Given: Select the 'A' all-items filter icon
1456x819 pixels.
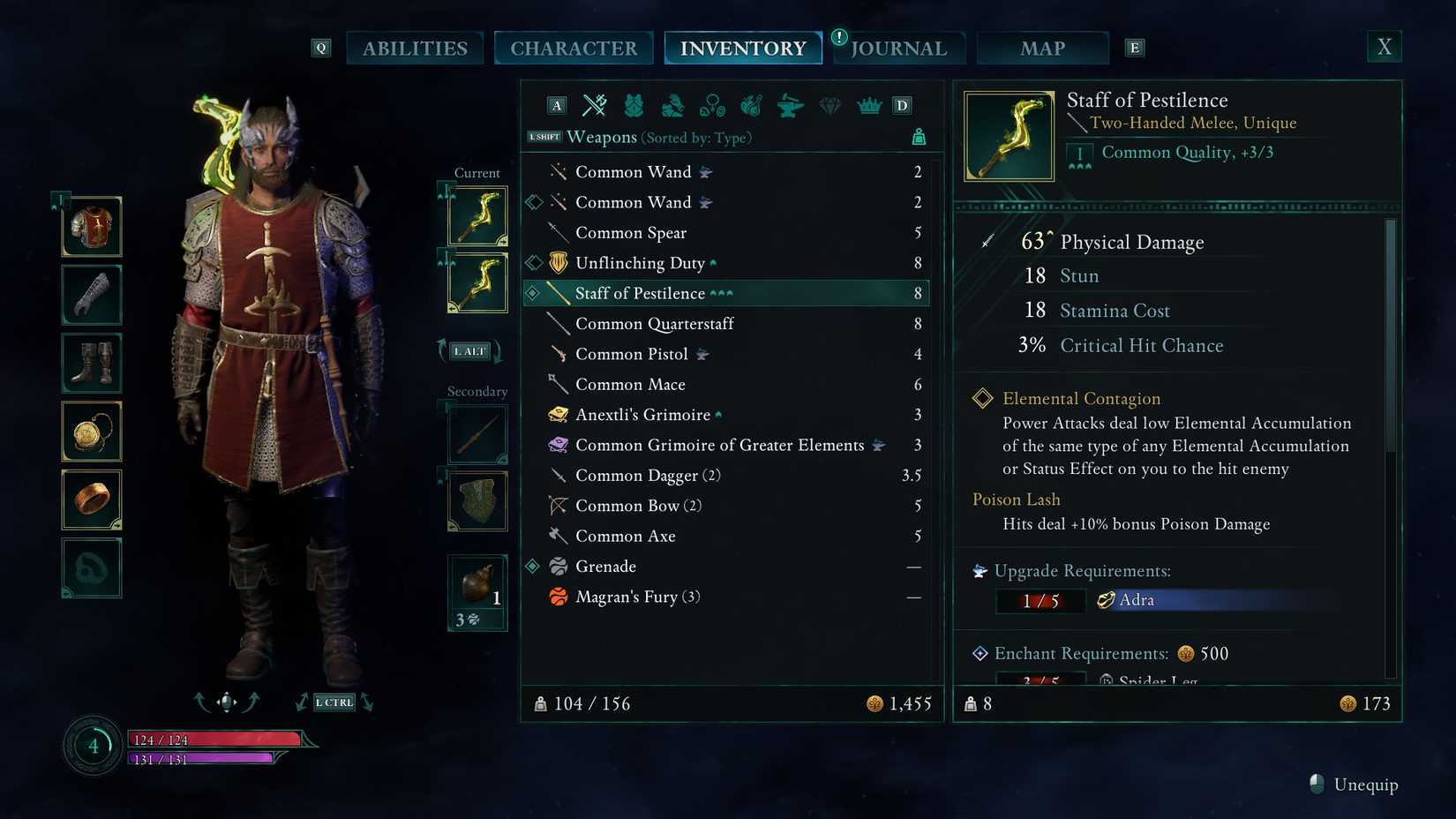Looking at the screenshot, I should (556, 105).
